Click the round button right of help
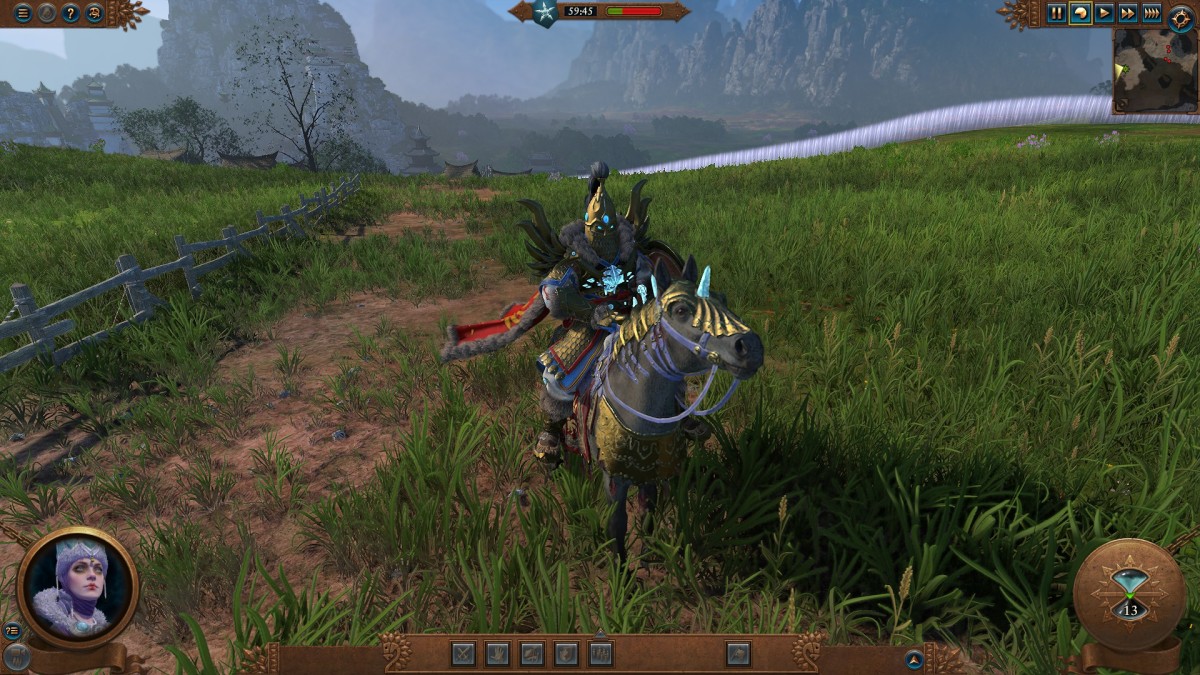This screenshot has width=1200, height=675. (x=94, y=13)
